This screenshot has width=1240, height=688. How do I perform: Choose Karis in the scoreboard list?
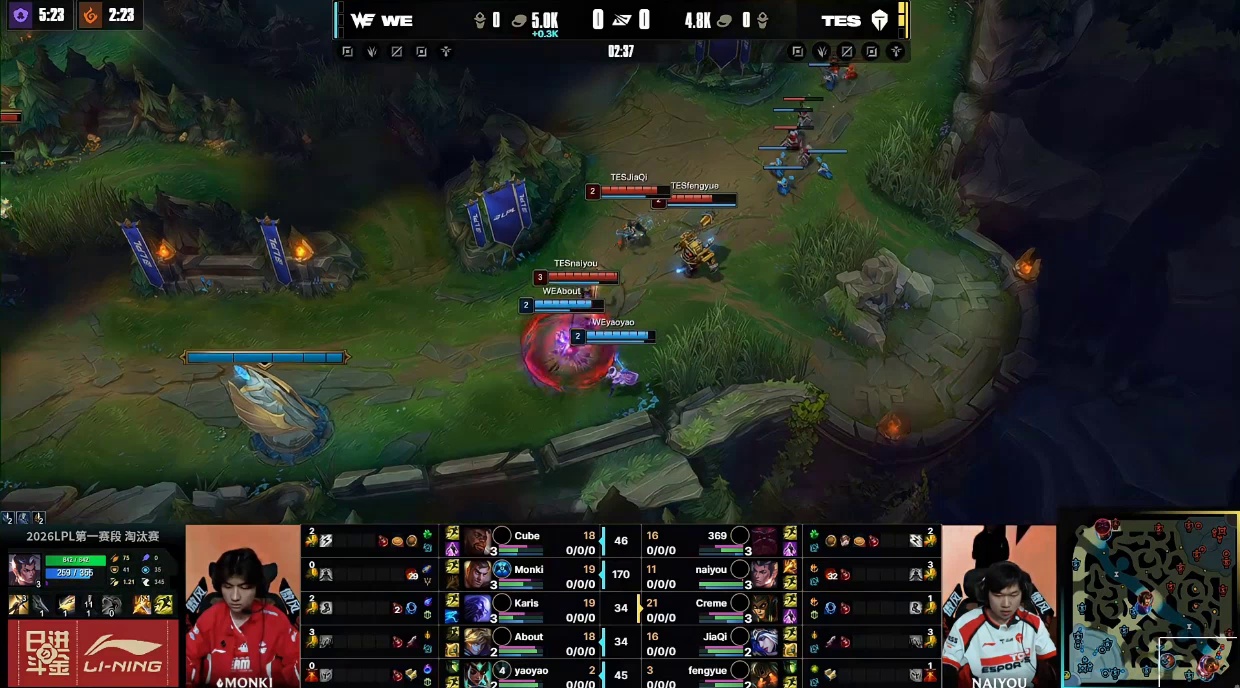[x=526, y=609]
